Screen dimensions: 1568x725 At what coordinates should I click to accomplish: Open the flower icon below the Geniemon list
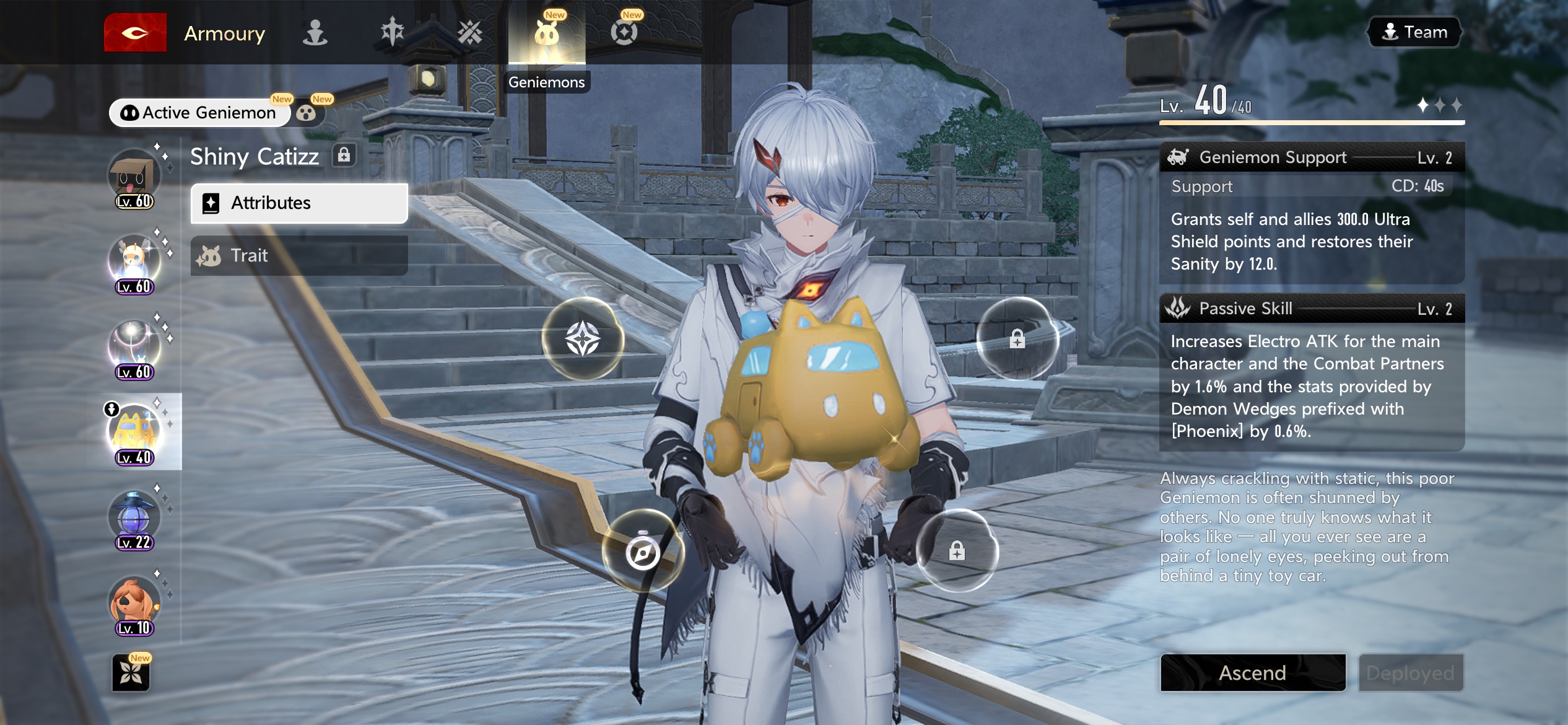[131, 673]
